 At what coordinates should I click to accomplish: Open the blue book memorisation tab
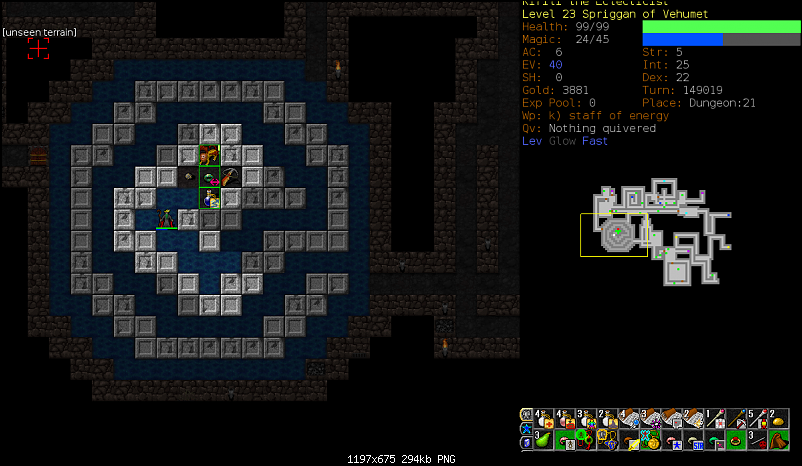(x=526, y=442)
